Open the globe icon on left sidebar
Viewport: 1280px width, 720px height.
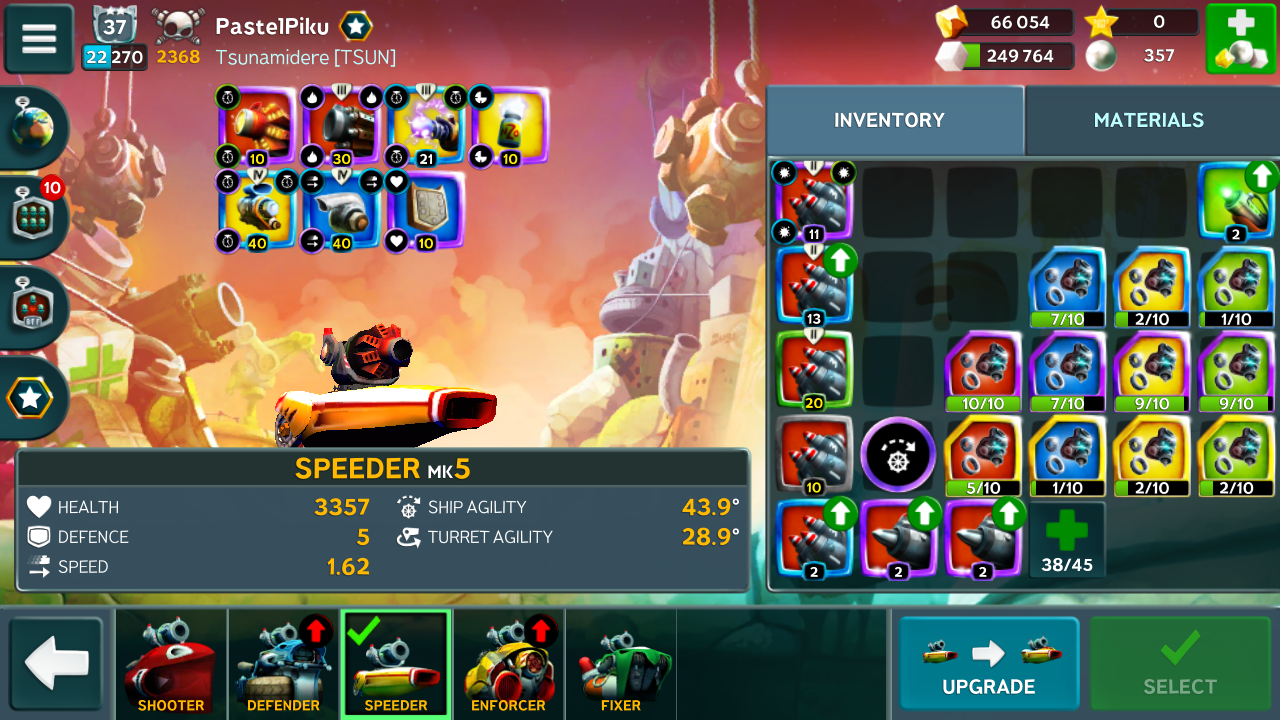(x=32, y=127)
